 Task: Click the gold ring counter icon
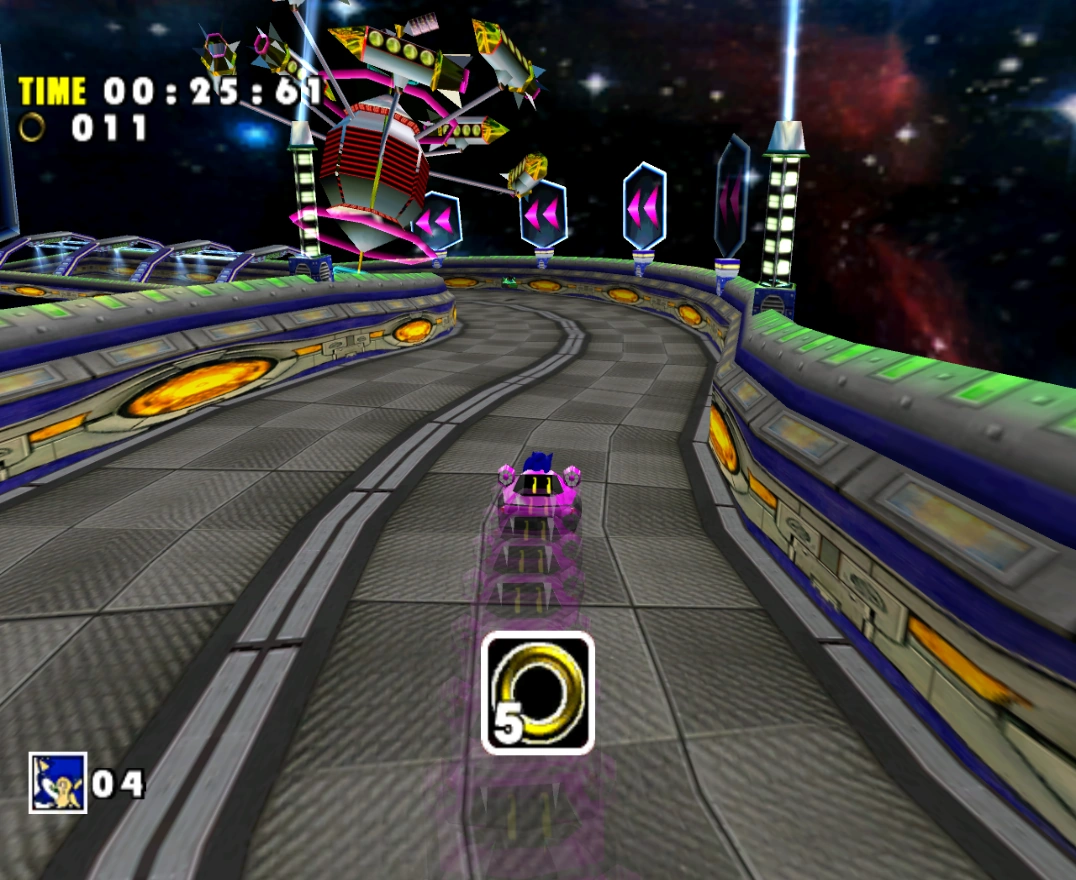(33, 127)
